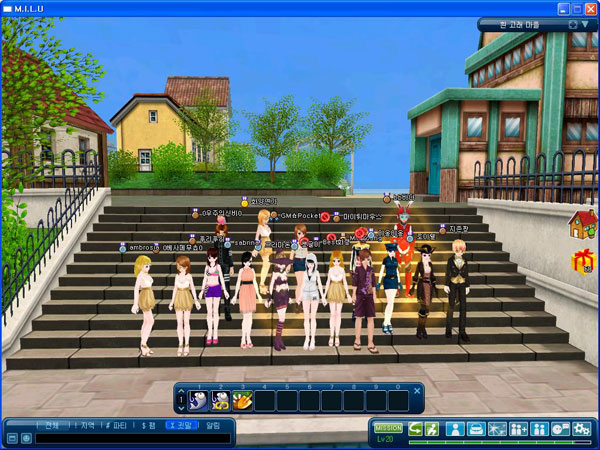Open the speech bubble face icon
Image resolution: width=600 pixels, height=450 pixels.
559,429
